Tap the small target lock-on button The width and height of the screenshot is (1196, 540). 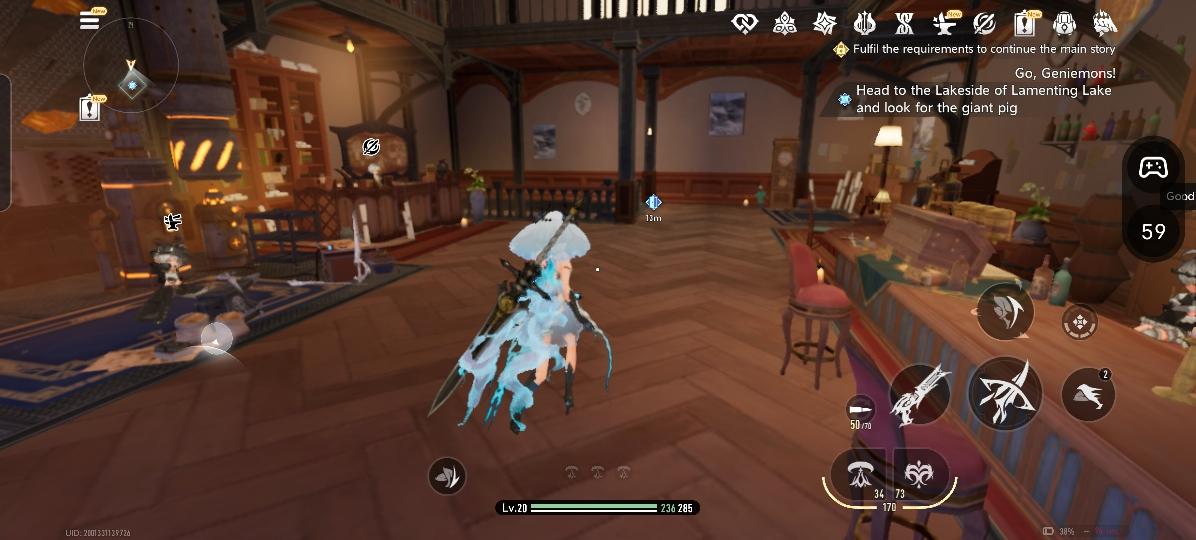pyautogui.click(x=1079, y=323)
